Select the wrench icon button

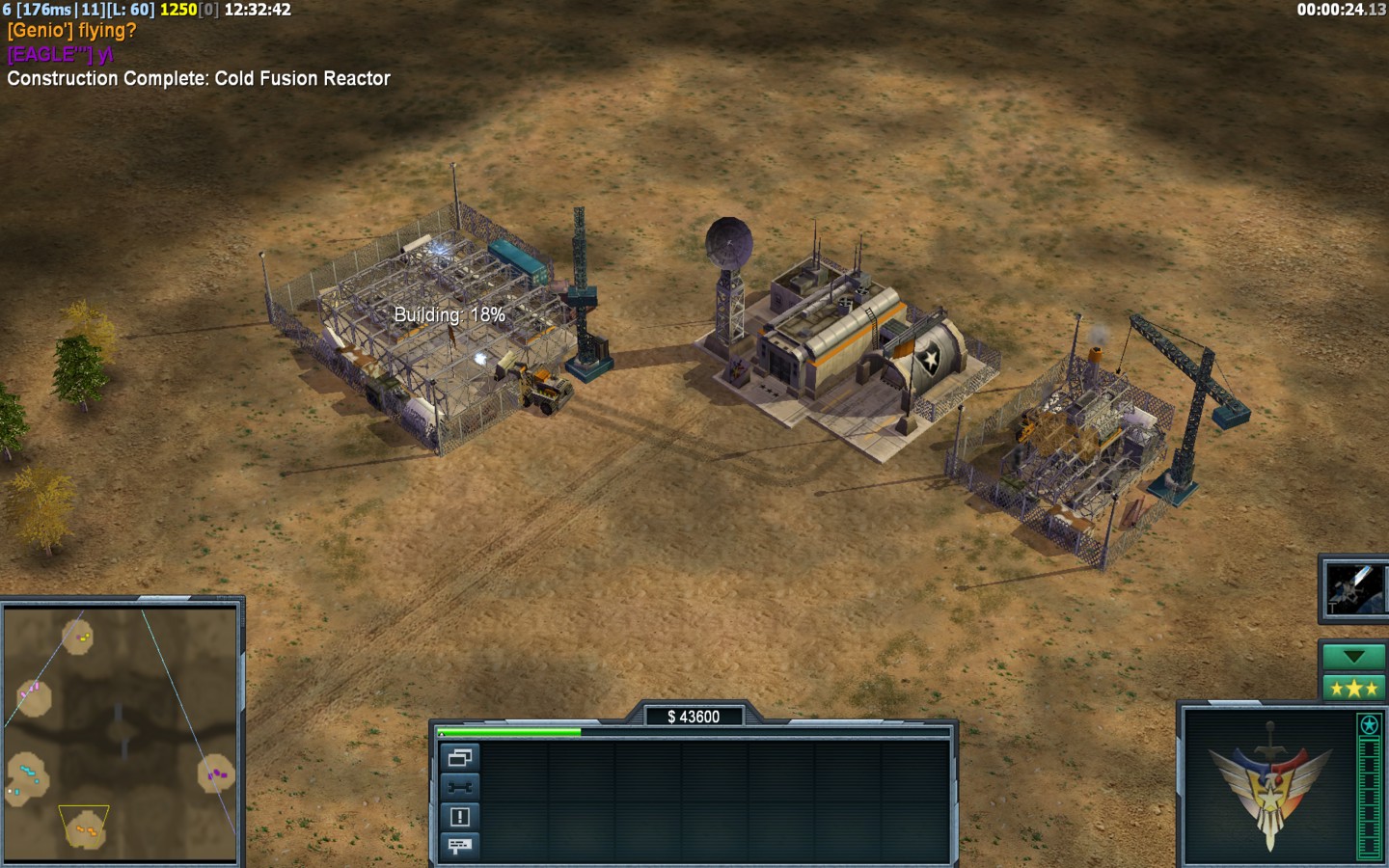point(459,787)
